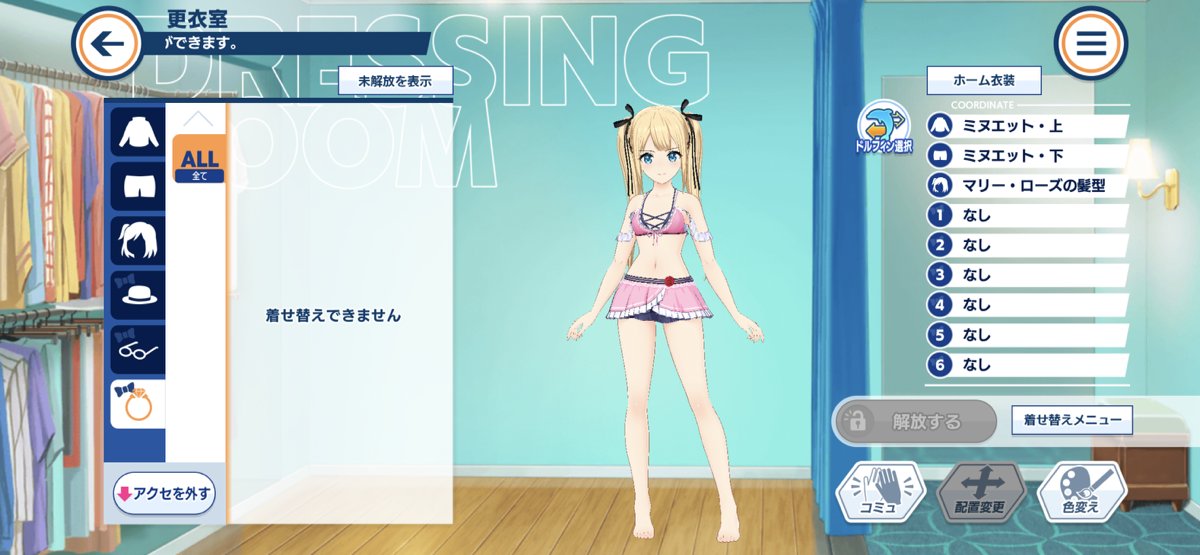
Task: Switch to the glasses accessory category
Action: pos(137,351)
